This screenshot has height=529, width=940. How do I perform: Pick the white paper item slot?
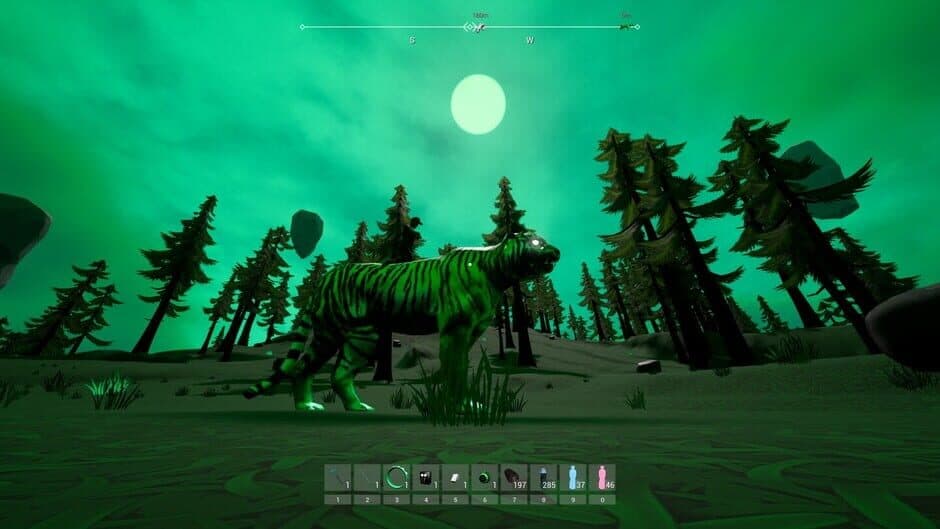pos(455,477)
